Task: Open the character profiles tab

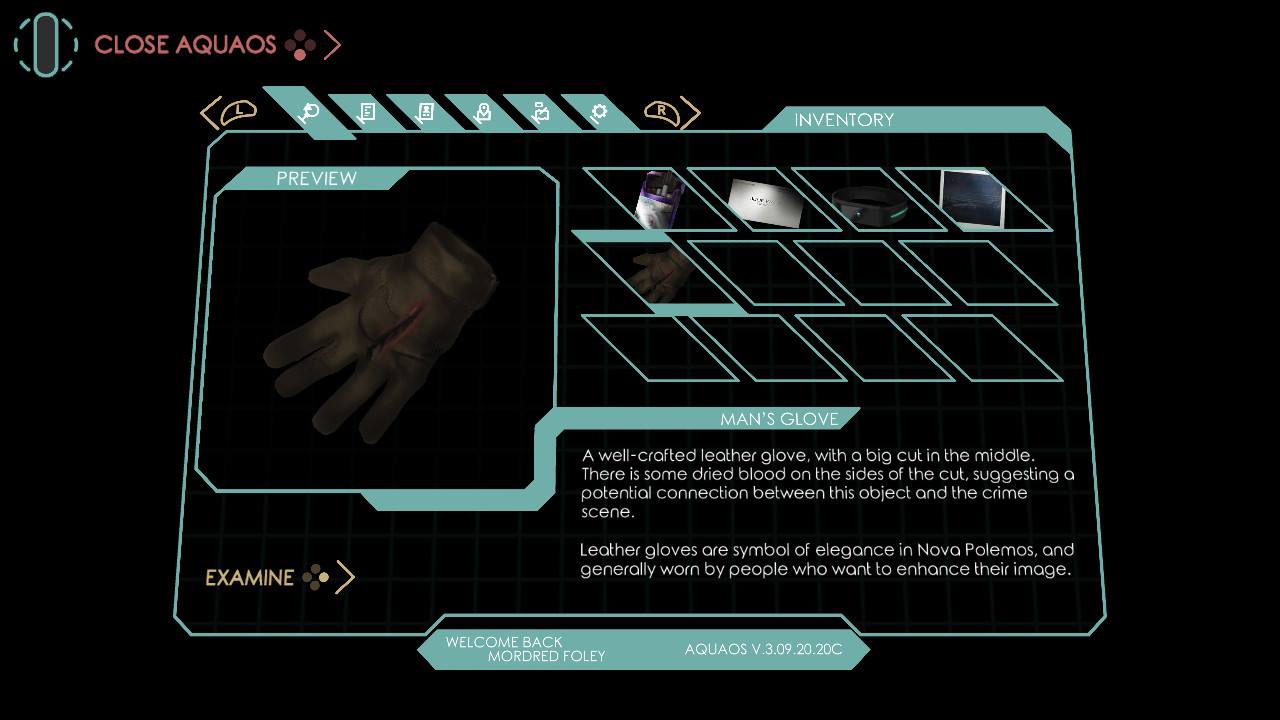Action: [425, 112]
